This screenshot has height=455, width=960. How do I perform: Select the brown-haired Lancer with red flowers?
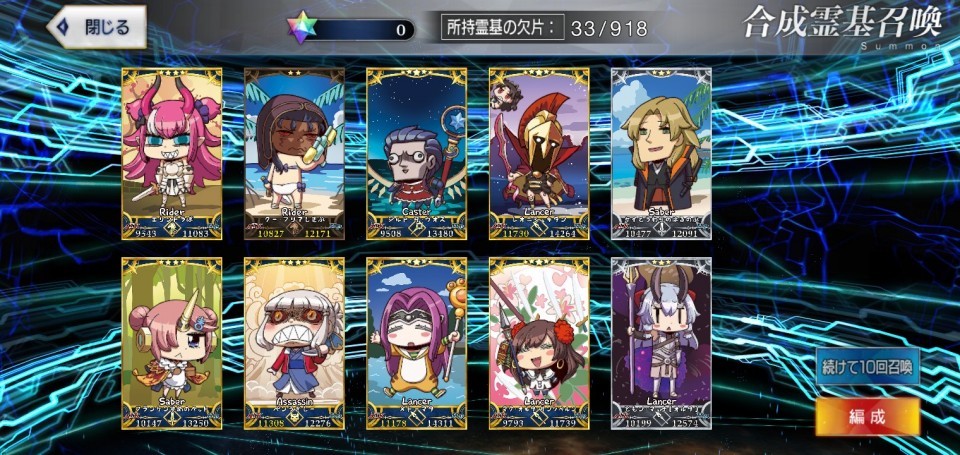point(539,343)
